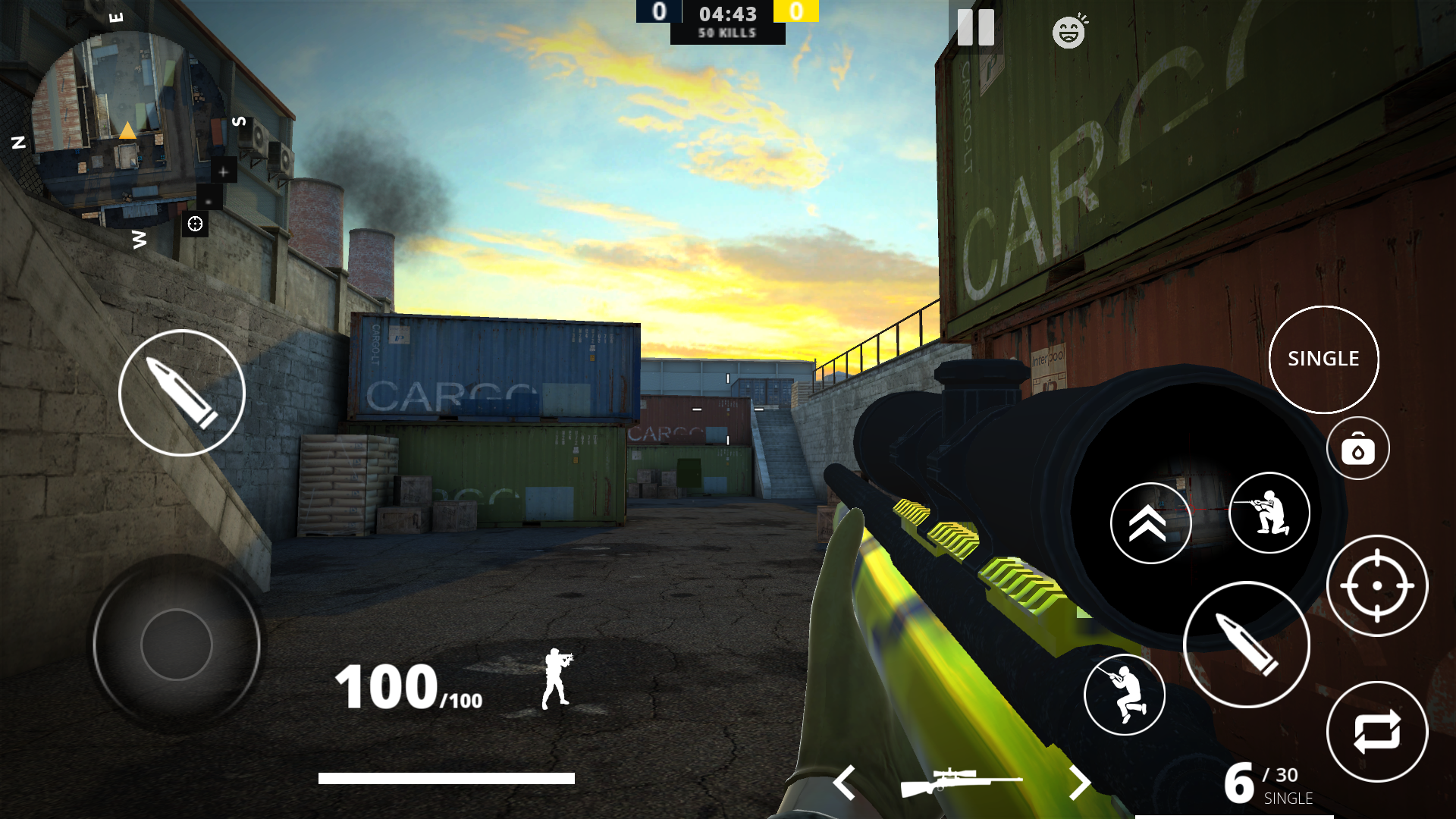This screenshot has width=1456, height=819.
Task: Open the emoji emote button
Action: pos(1069,32)
